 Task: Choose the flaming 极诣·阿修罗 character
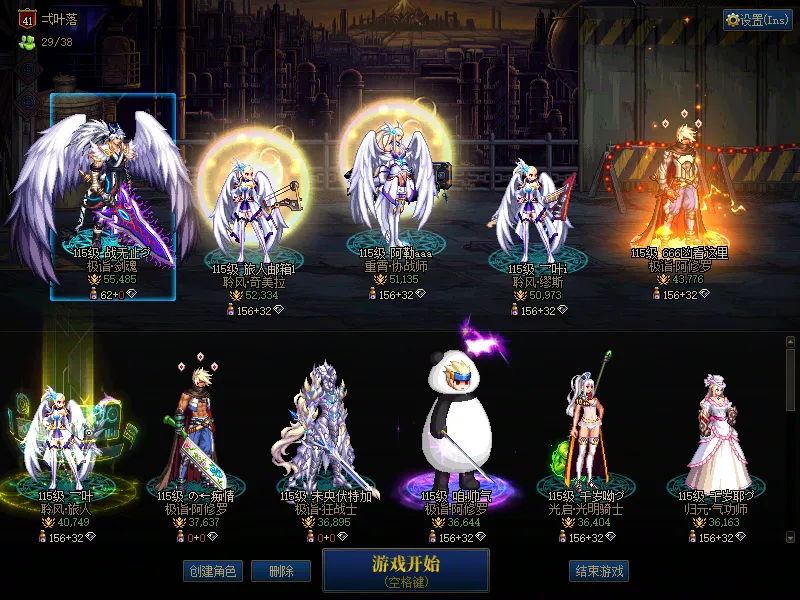click(x=680, y=200)
